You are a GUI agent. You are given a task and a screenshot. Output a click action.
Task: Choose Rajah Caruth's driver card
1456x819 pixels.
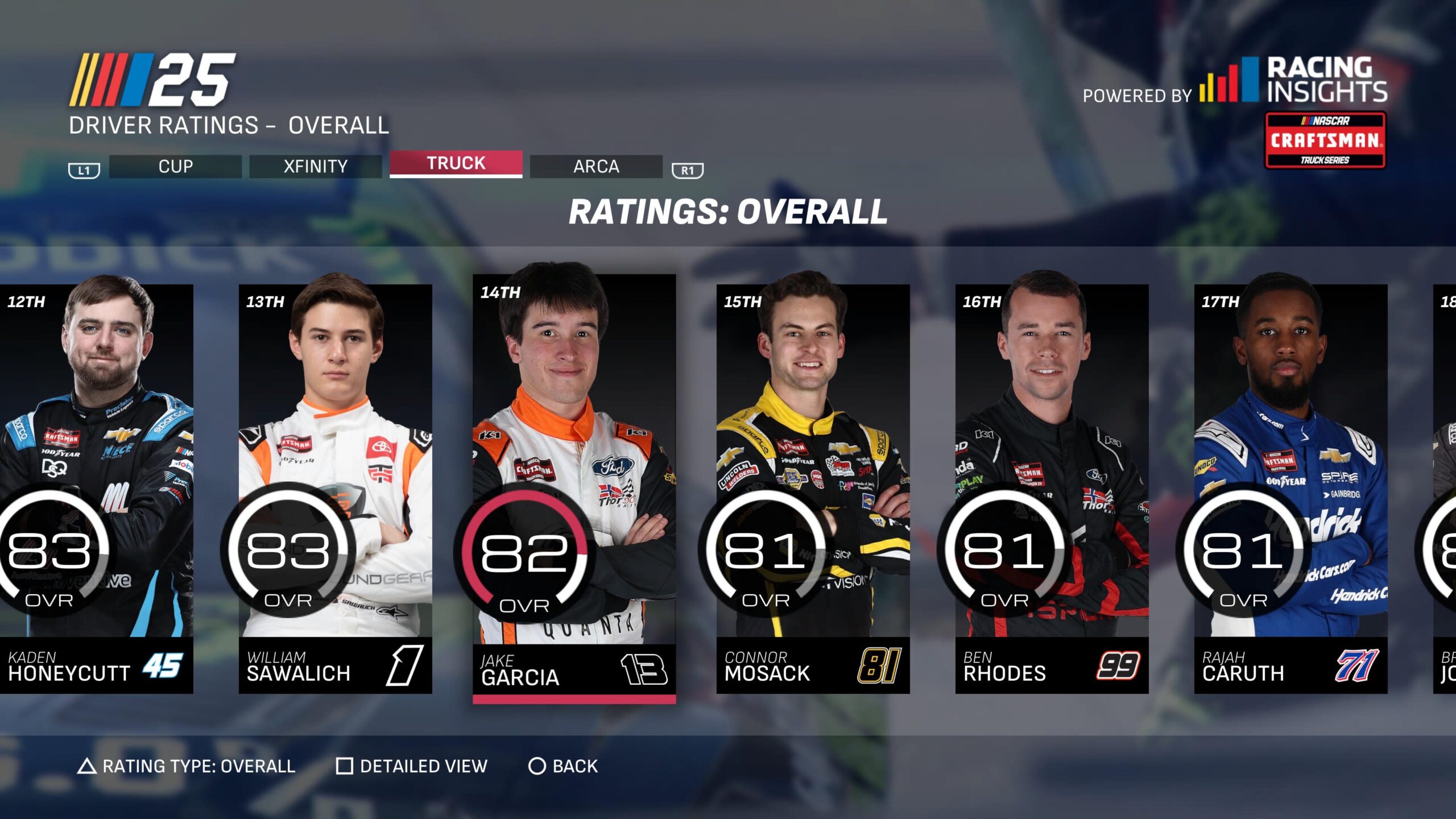coord(1290,489)
